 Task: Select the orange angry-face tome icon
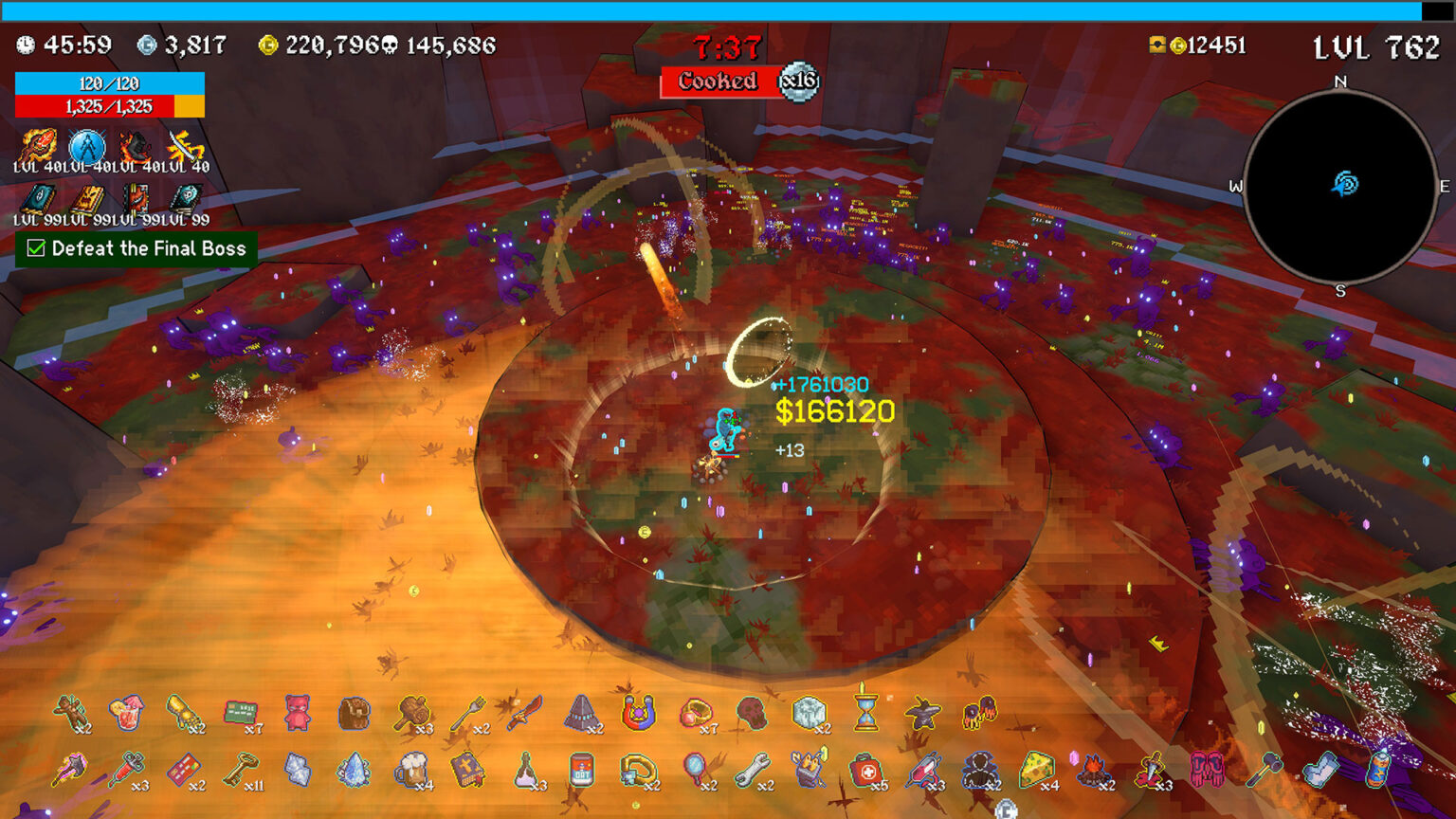[87, 201]
